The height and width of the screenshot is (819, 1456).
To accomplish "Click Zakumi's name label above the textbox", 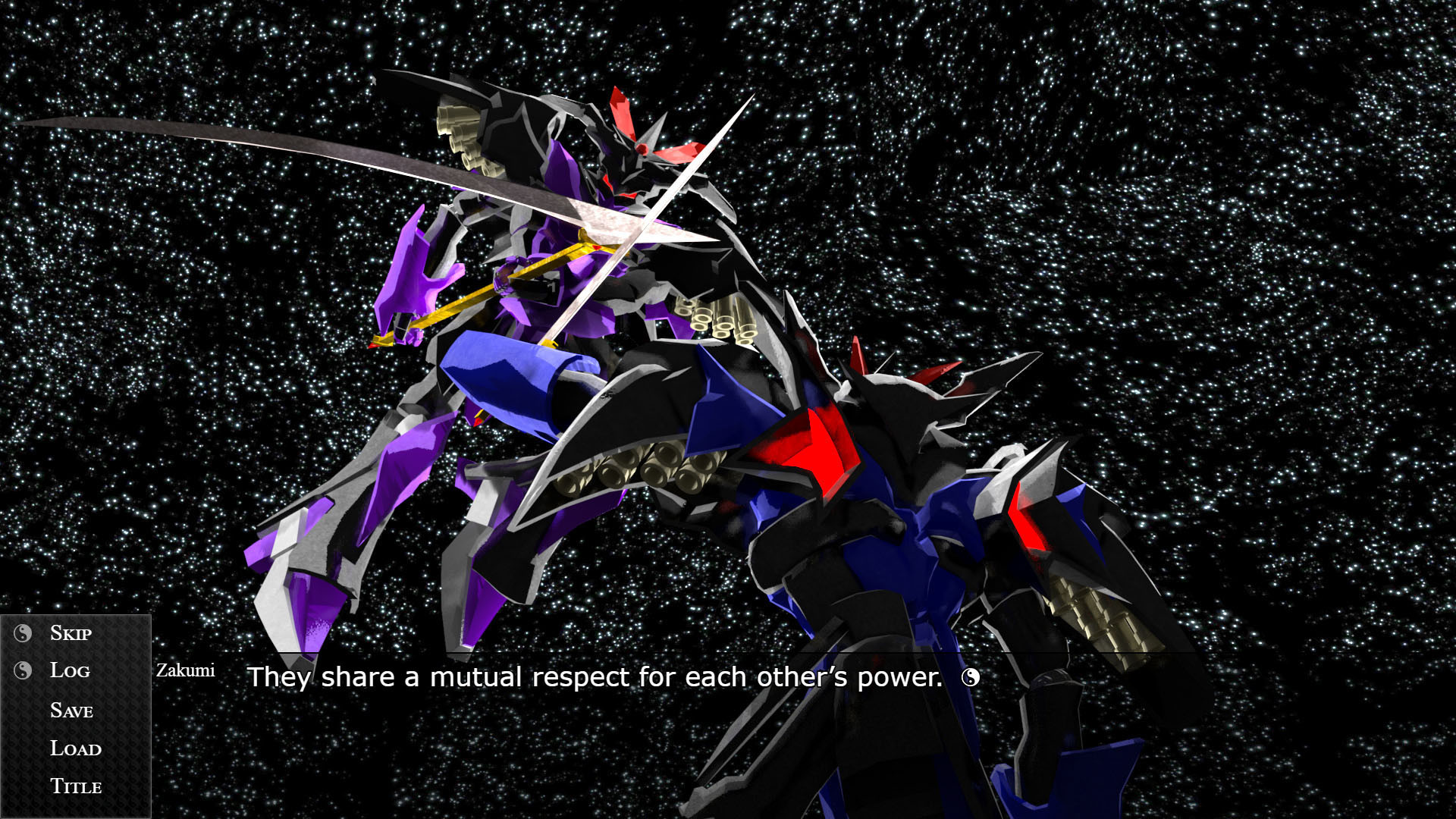I will click(185, 670).
